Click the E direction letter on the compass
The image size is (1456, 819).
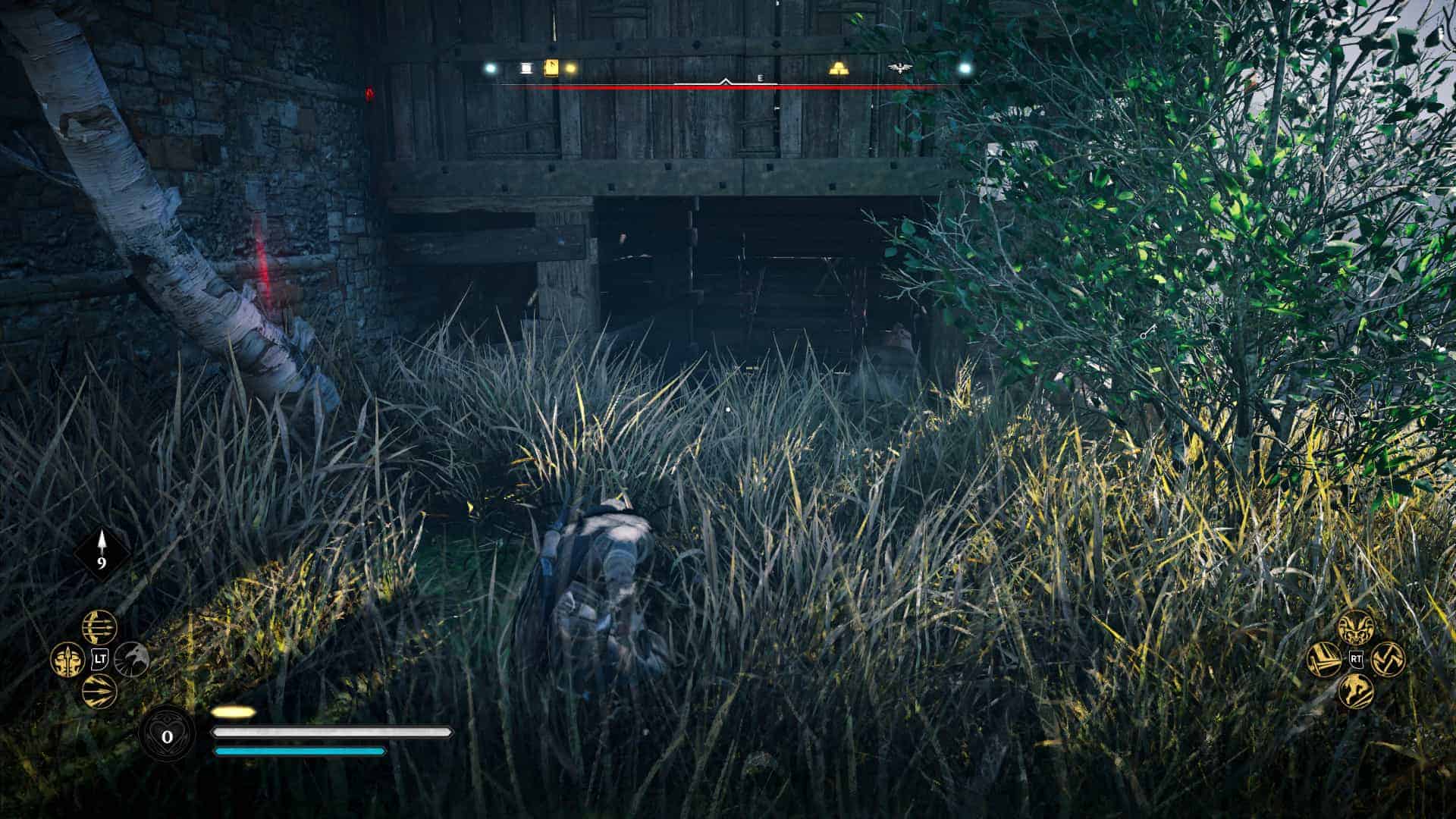pos(761,78)
